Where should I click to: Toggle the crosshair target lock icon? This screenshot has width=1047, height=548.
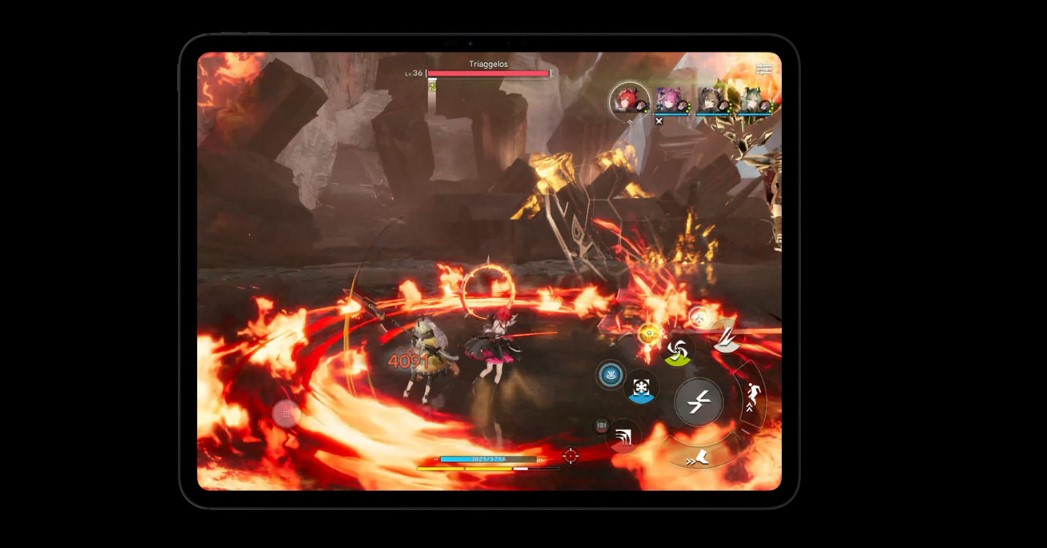tap(570, 456)
